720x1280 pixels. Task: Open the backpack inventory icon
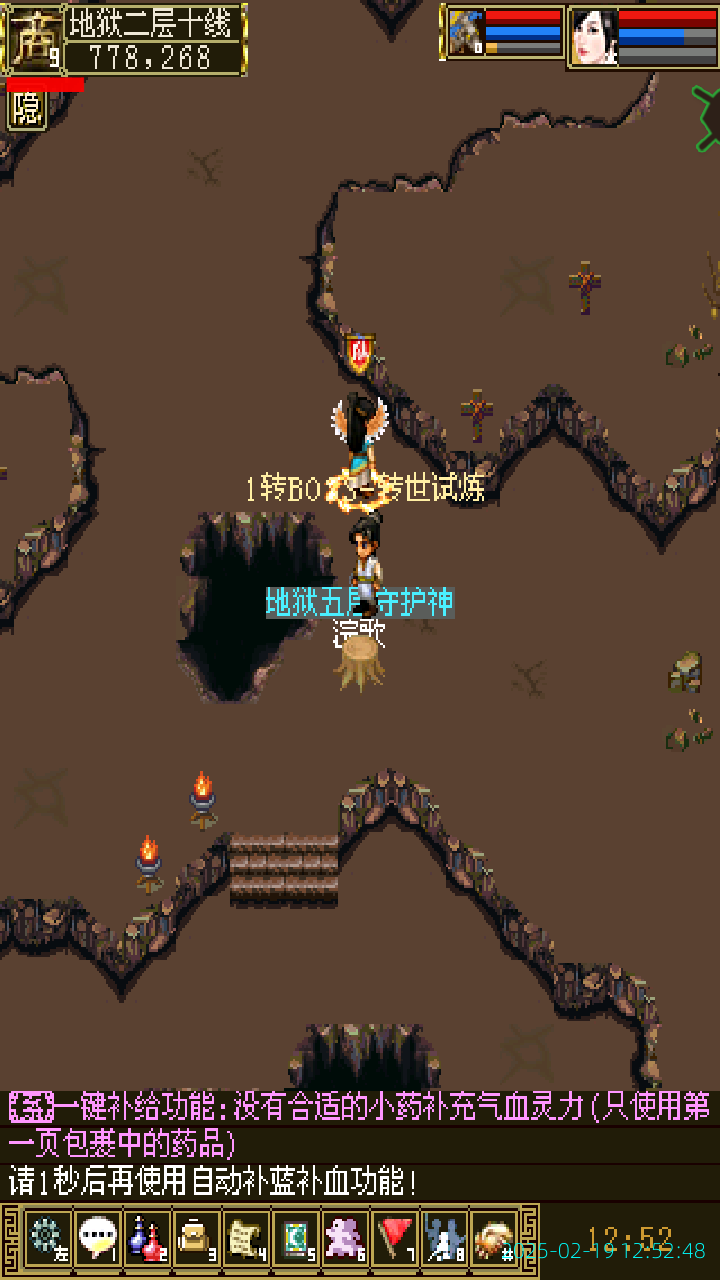point(196,1239)
